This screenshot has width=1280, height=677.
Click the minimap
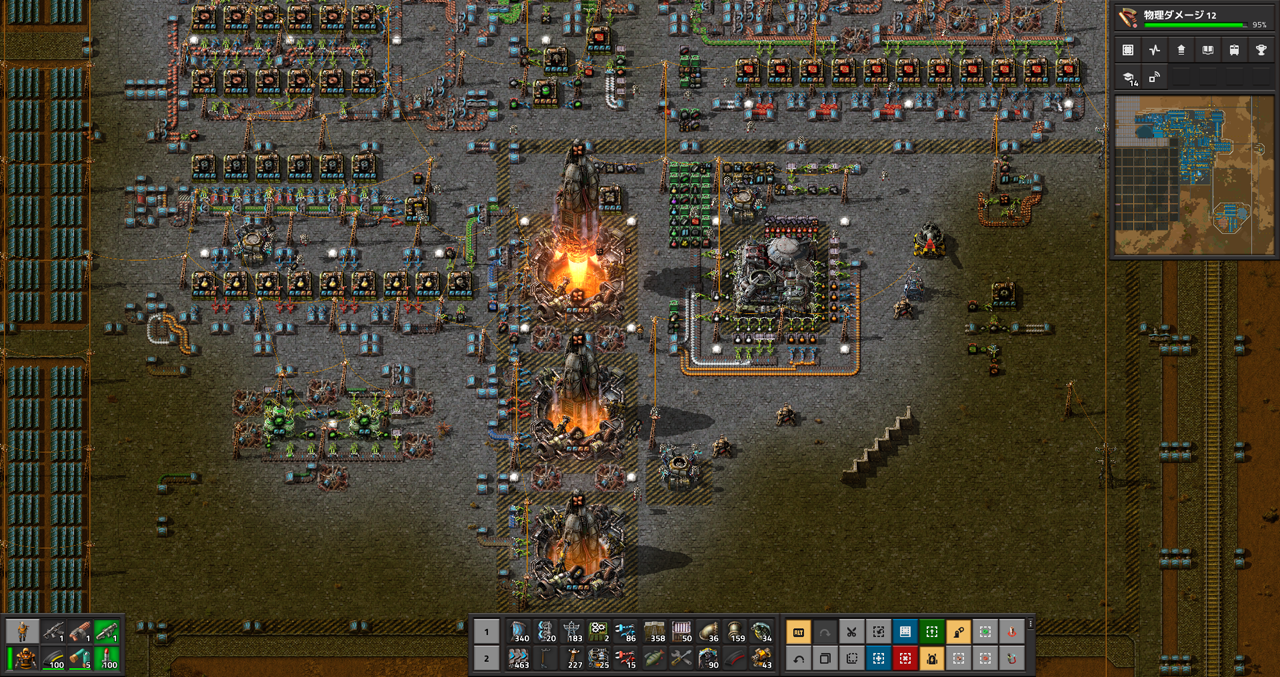[1193, 175]
